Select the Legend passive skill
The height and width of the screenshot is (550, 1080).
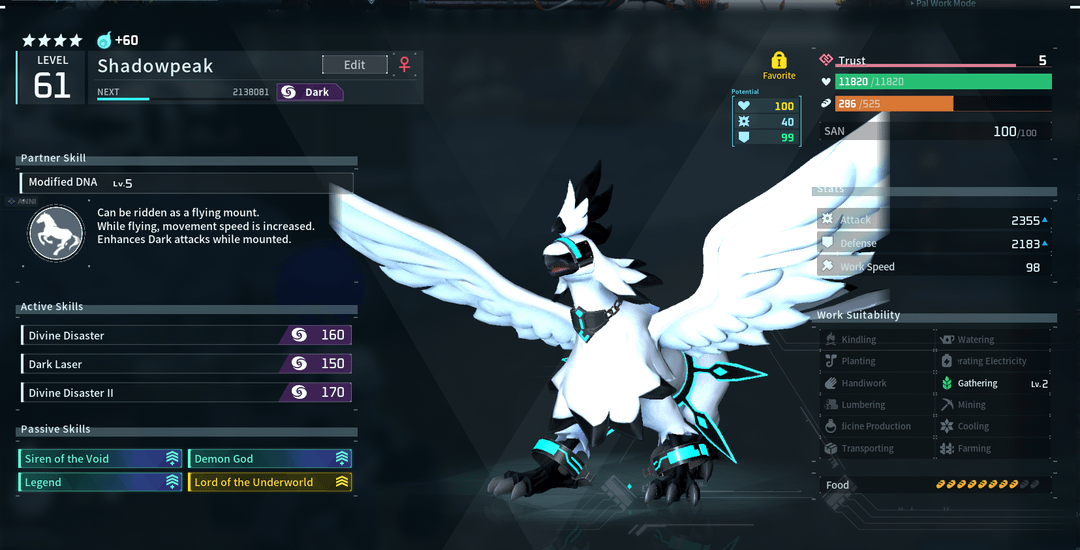(x=100, y=482)
